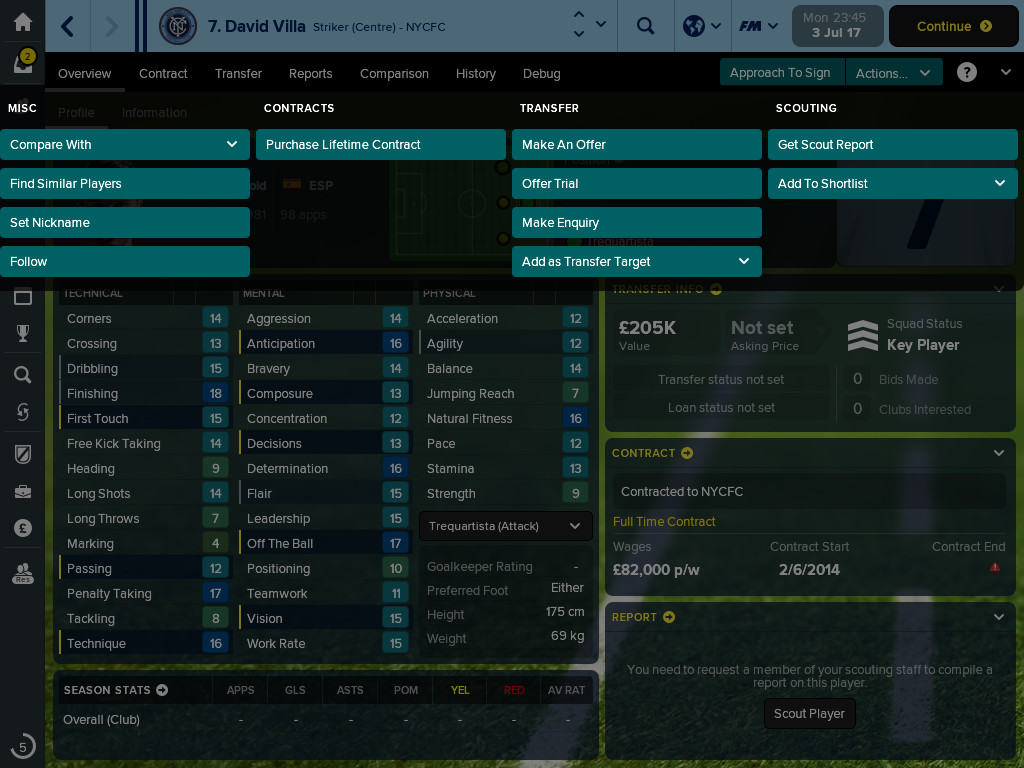Switch to the Contract tab
1024x768 pixels.
(x=163, y=74)
